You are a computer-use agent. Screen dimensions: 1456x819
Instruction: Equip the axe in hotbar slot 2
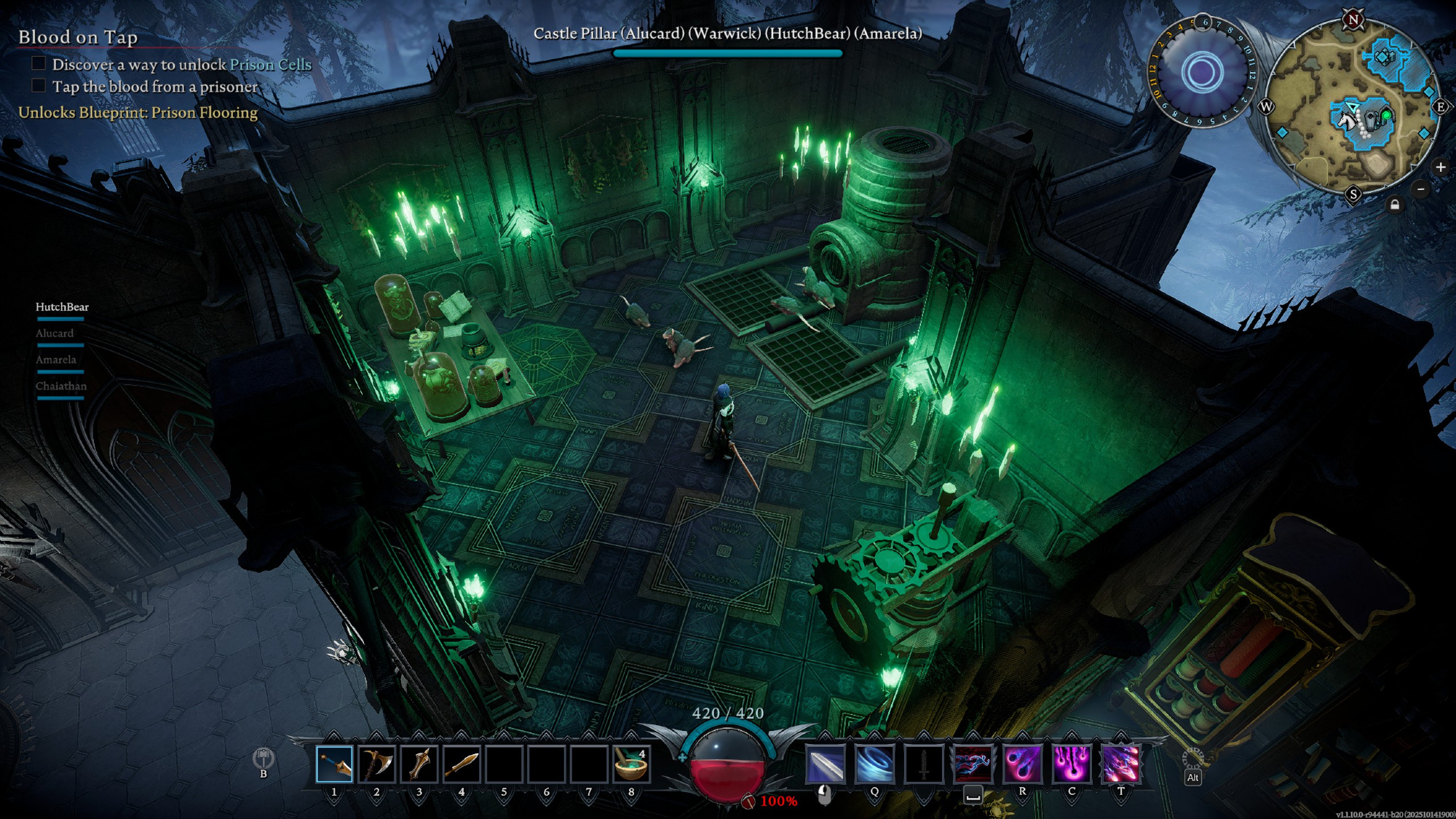click(x=376, y=764)
